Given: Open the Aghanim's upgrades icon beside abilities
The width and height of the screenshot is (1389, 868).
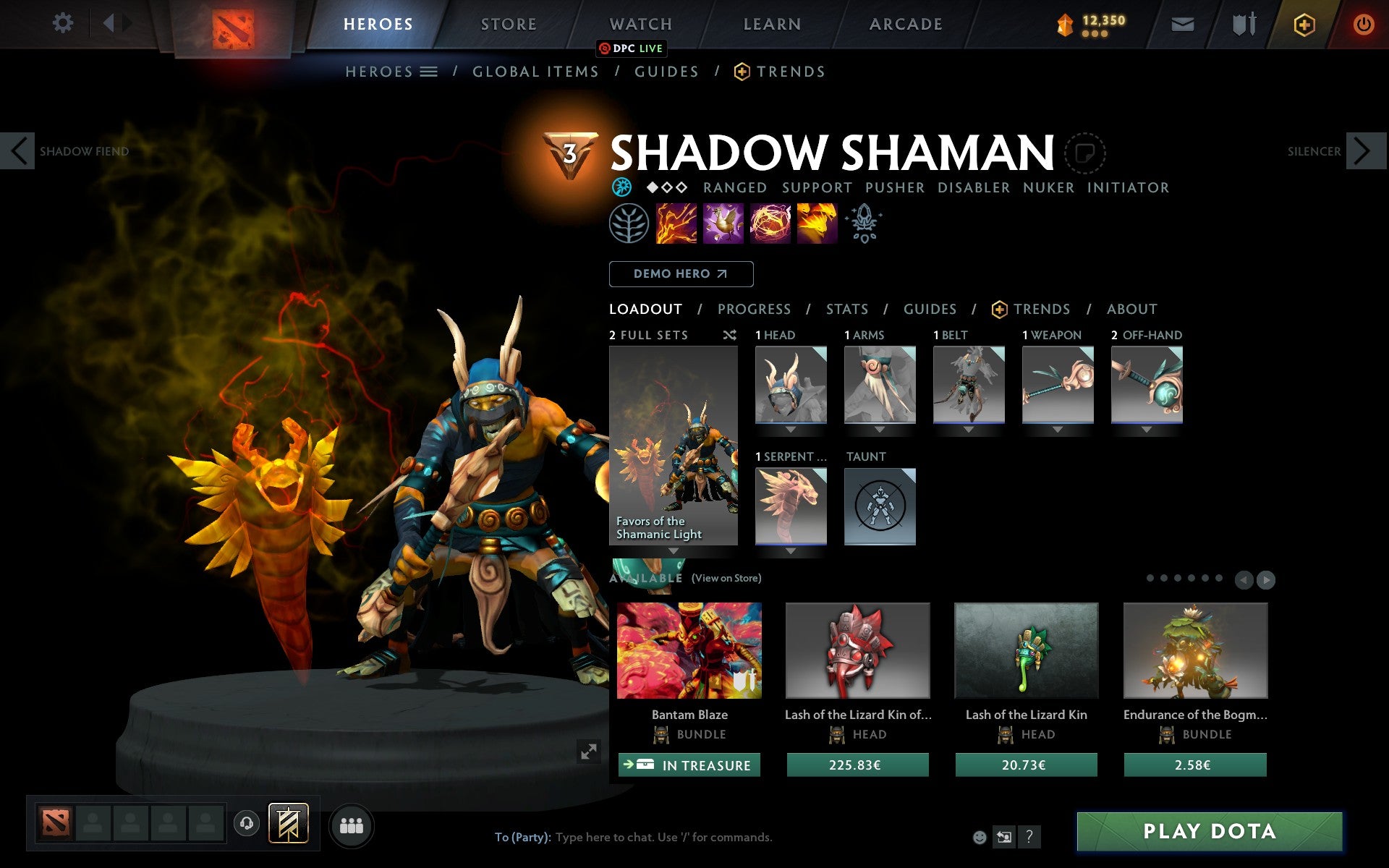Looking at the screenshot, I should (x=865, y=224).
